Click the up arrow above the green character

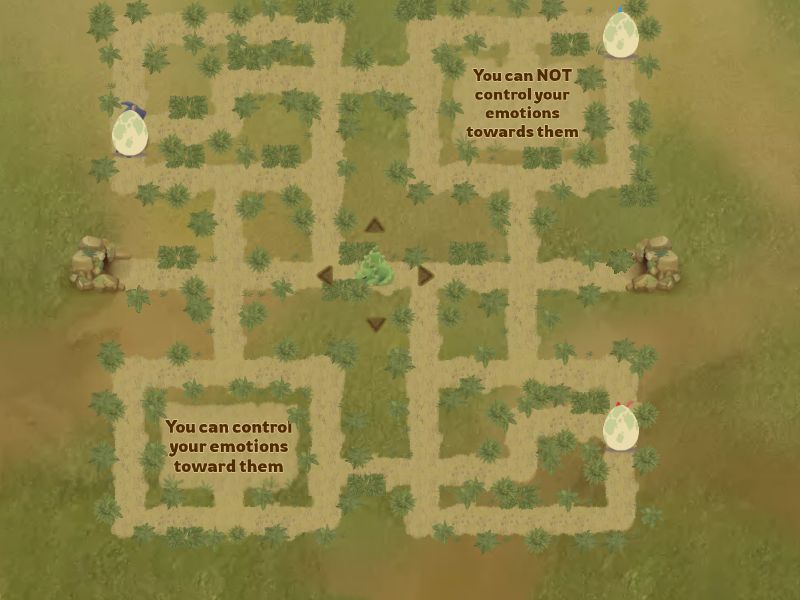point(374,225)
